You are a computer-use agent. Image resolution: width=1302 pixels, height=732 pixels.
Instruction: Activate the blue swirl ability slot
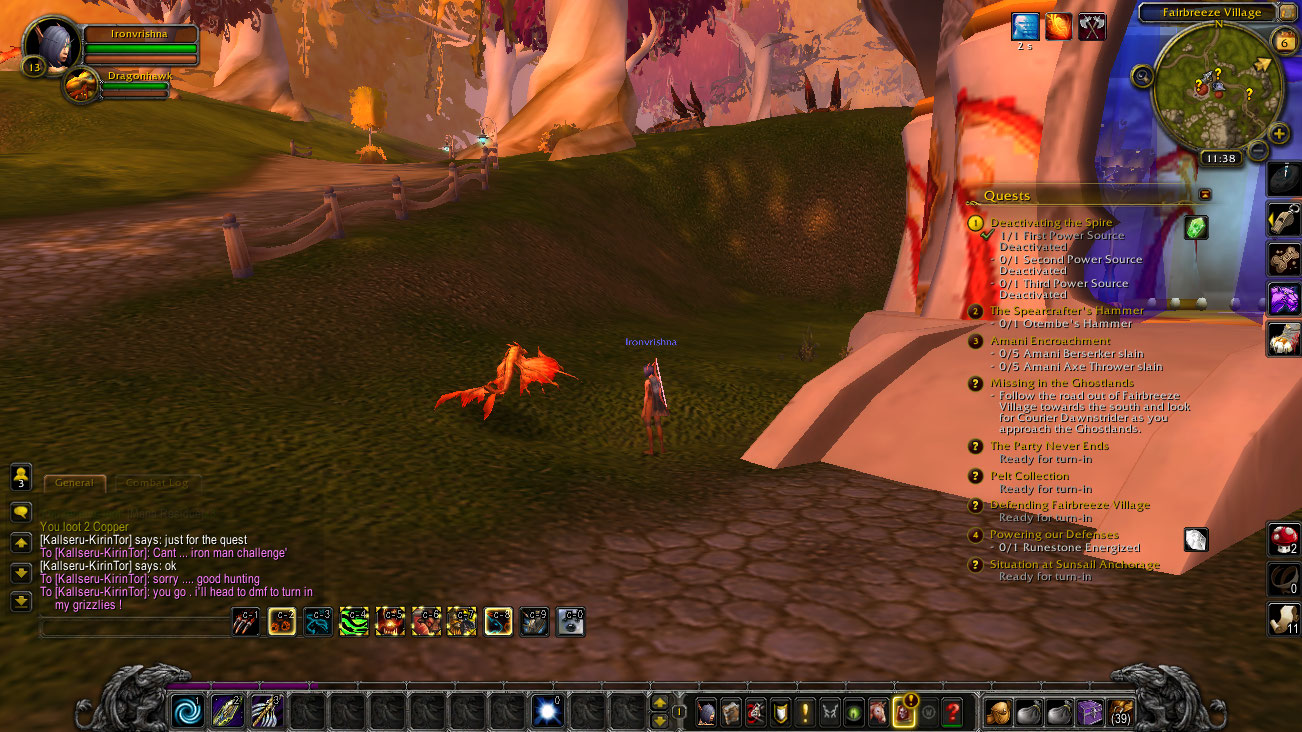187,712
